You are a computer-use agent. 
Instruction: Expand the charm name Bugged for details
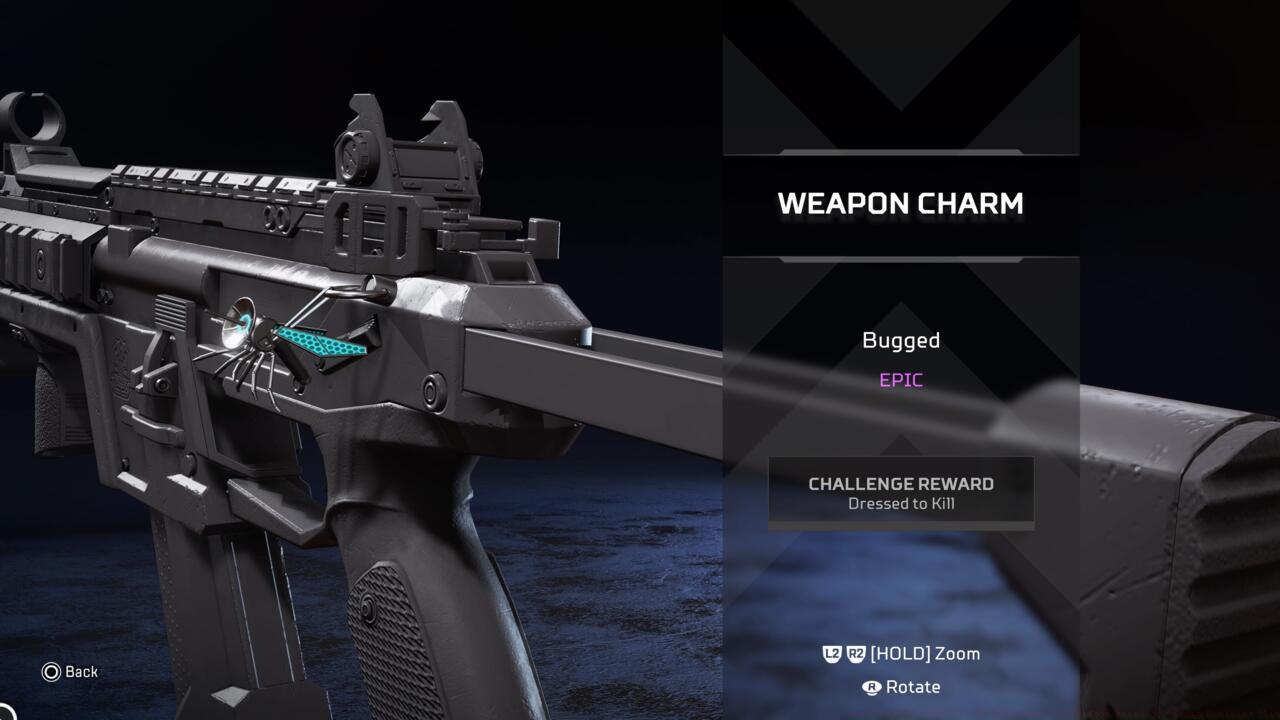(x=900, y=340)
